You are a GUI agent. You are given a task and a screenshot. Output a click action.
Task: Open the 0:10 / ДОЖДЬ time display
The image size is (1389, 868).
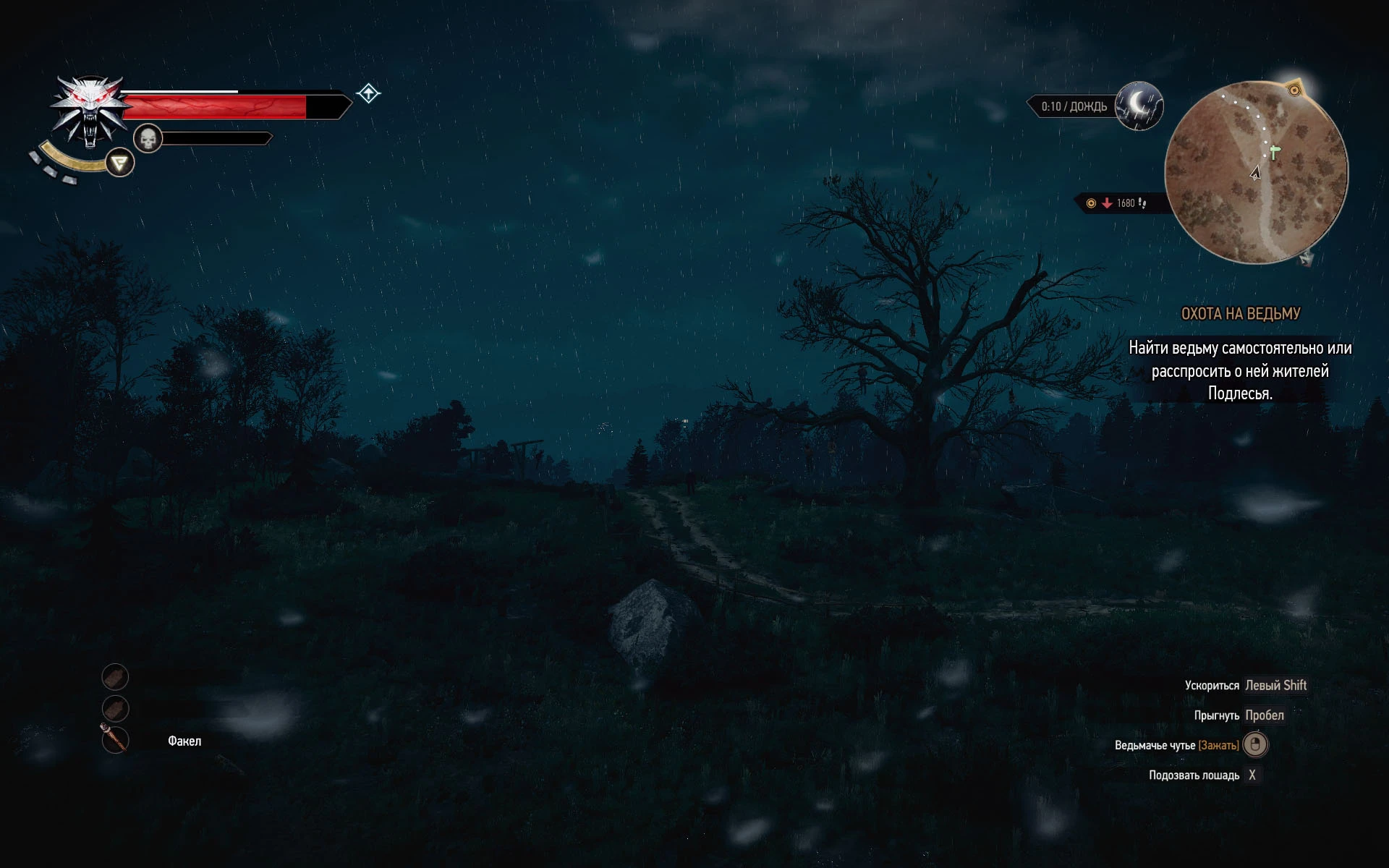click(1074, 106)
